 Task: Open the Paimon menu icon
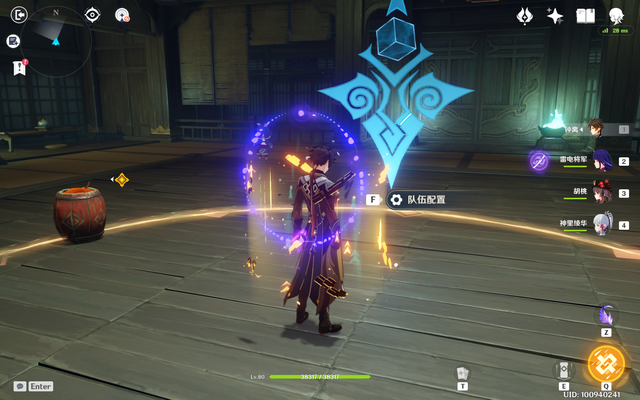pos(615,14)
